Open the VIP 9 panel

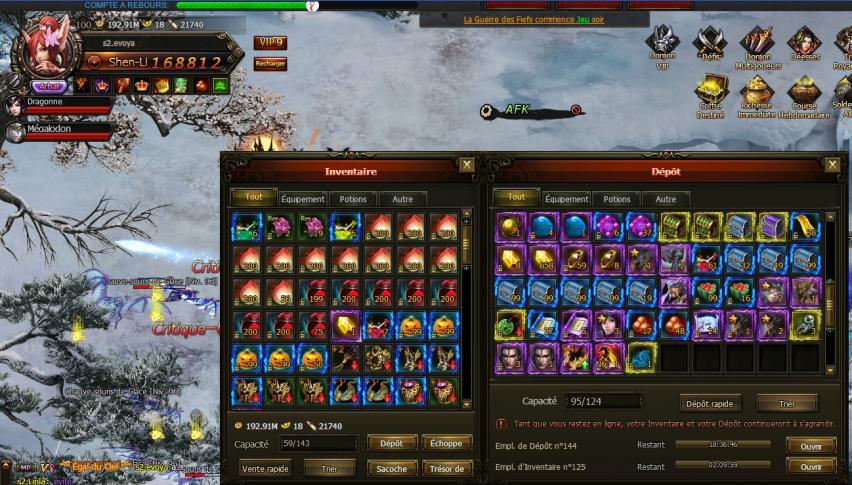pyautogui.click(x=270, y=43)
